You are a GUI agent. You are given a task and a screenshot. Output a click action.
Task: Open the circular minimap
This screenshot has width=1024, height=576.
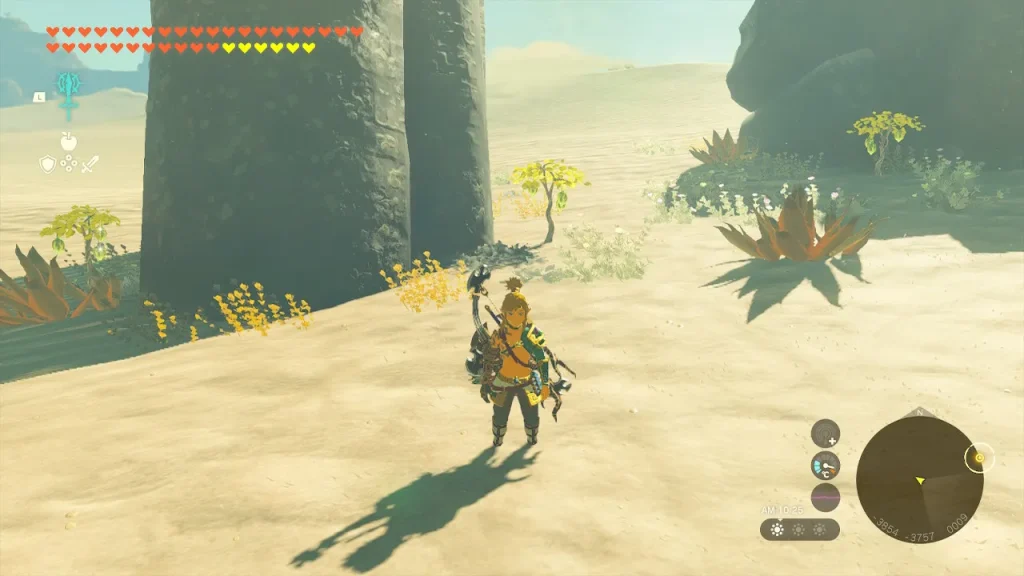(919, 480)
